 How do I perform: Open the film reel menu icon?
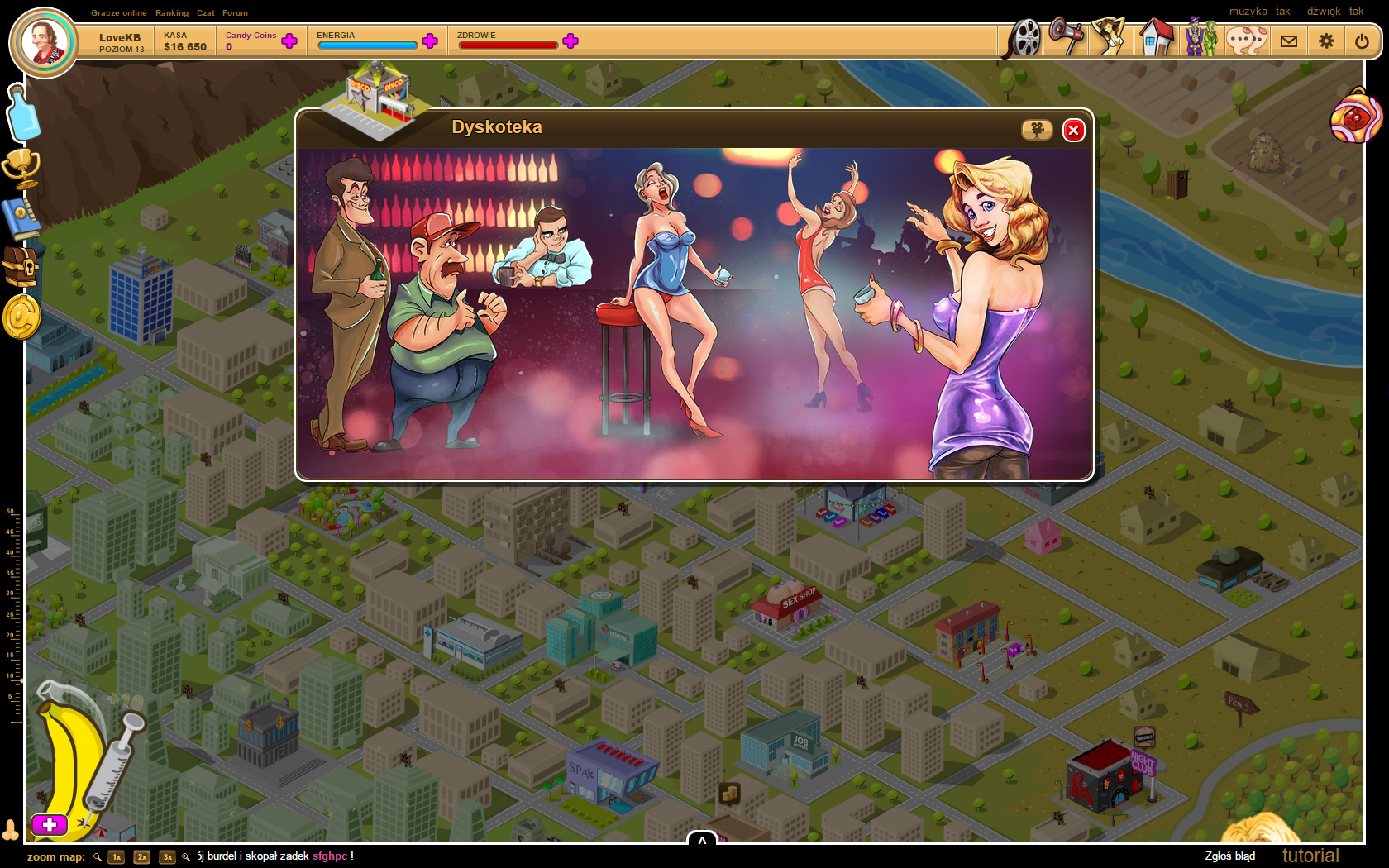[x=1024, y=38]
